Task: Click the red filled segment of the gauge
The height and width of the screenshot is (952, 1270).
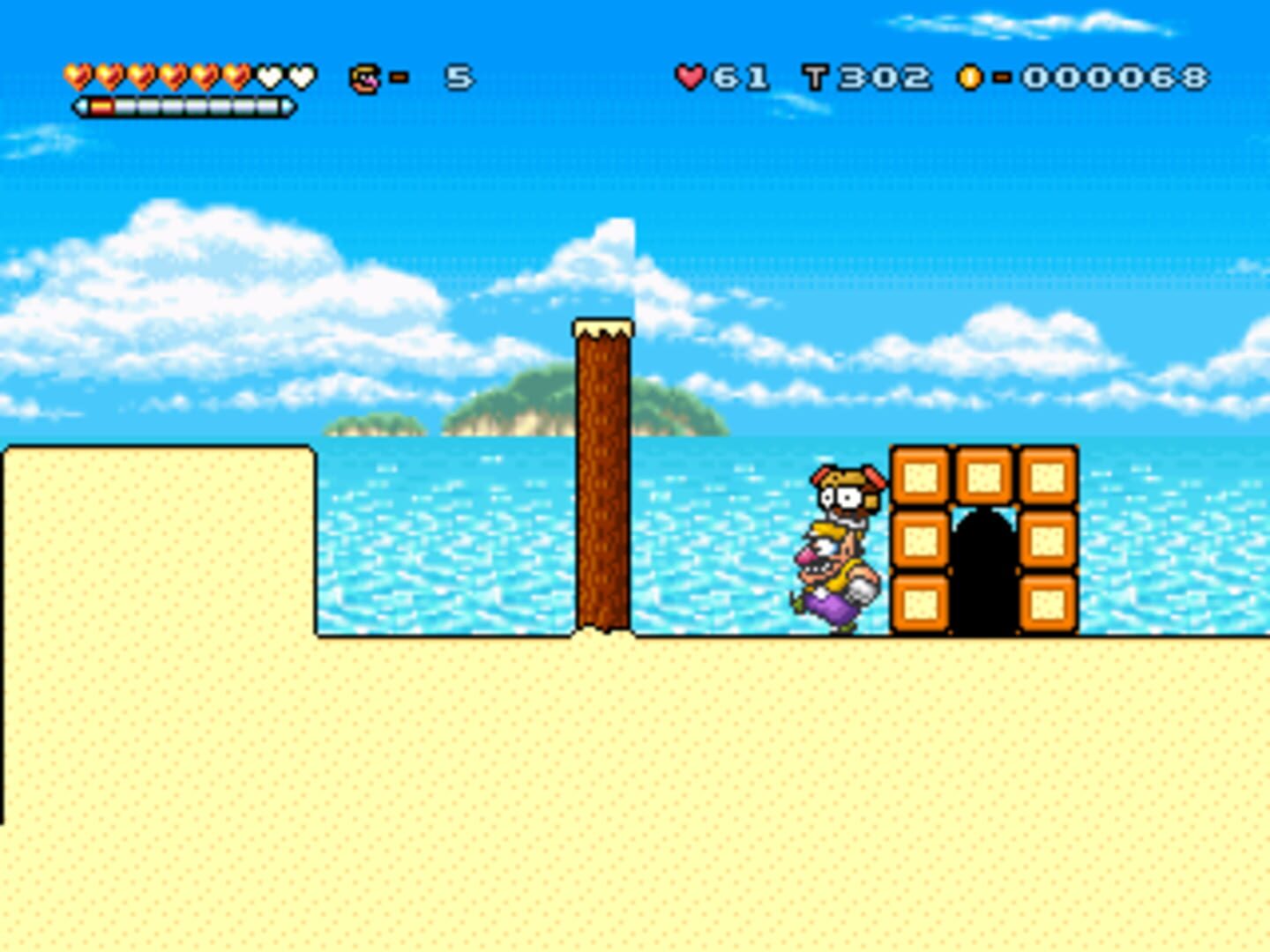Action: click(x=101, y=106)
